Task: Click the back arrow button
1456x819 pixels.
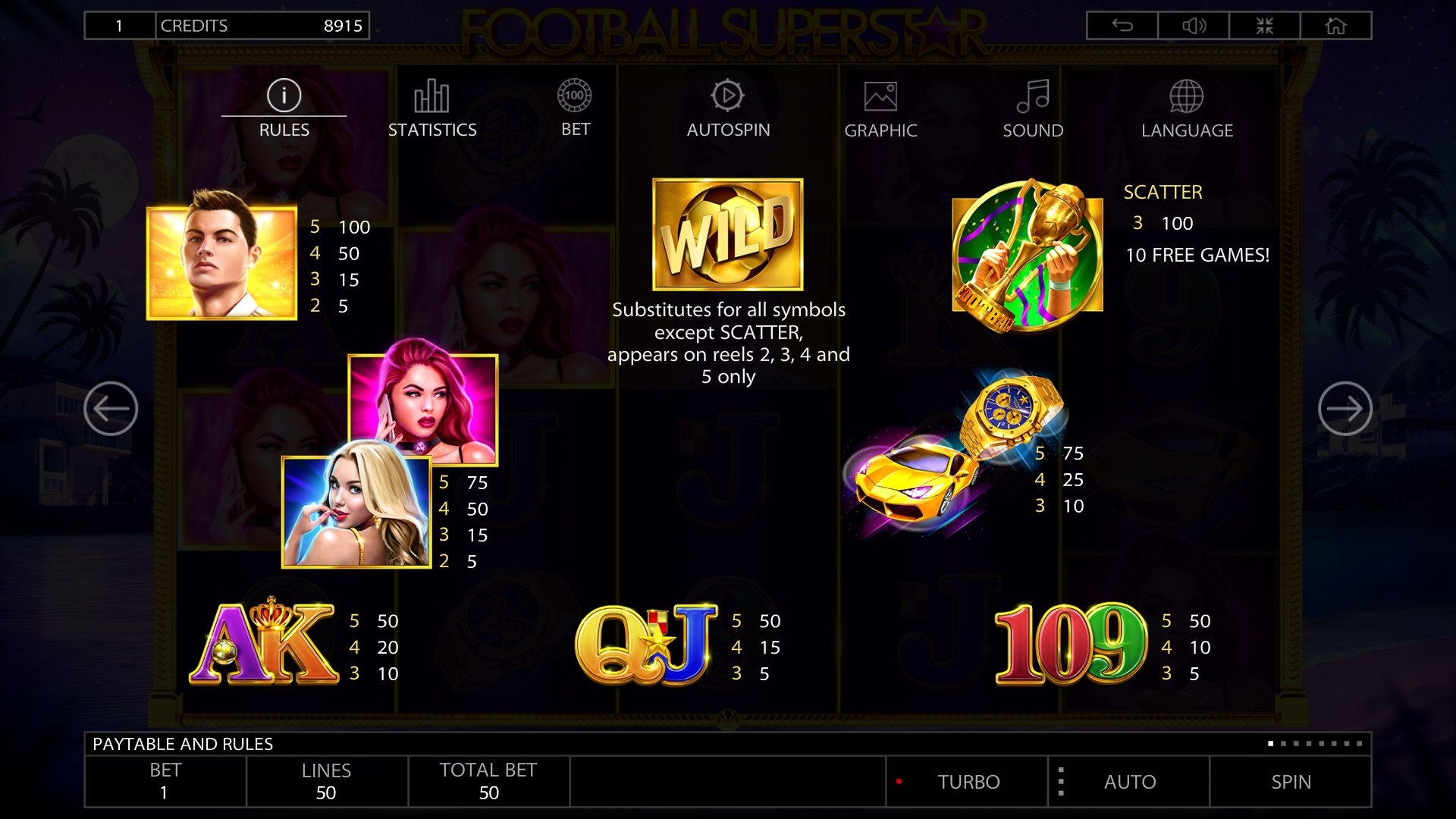Action: 1122,26
